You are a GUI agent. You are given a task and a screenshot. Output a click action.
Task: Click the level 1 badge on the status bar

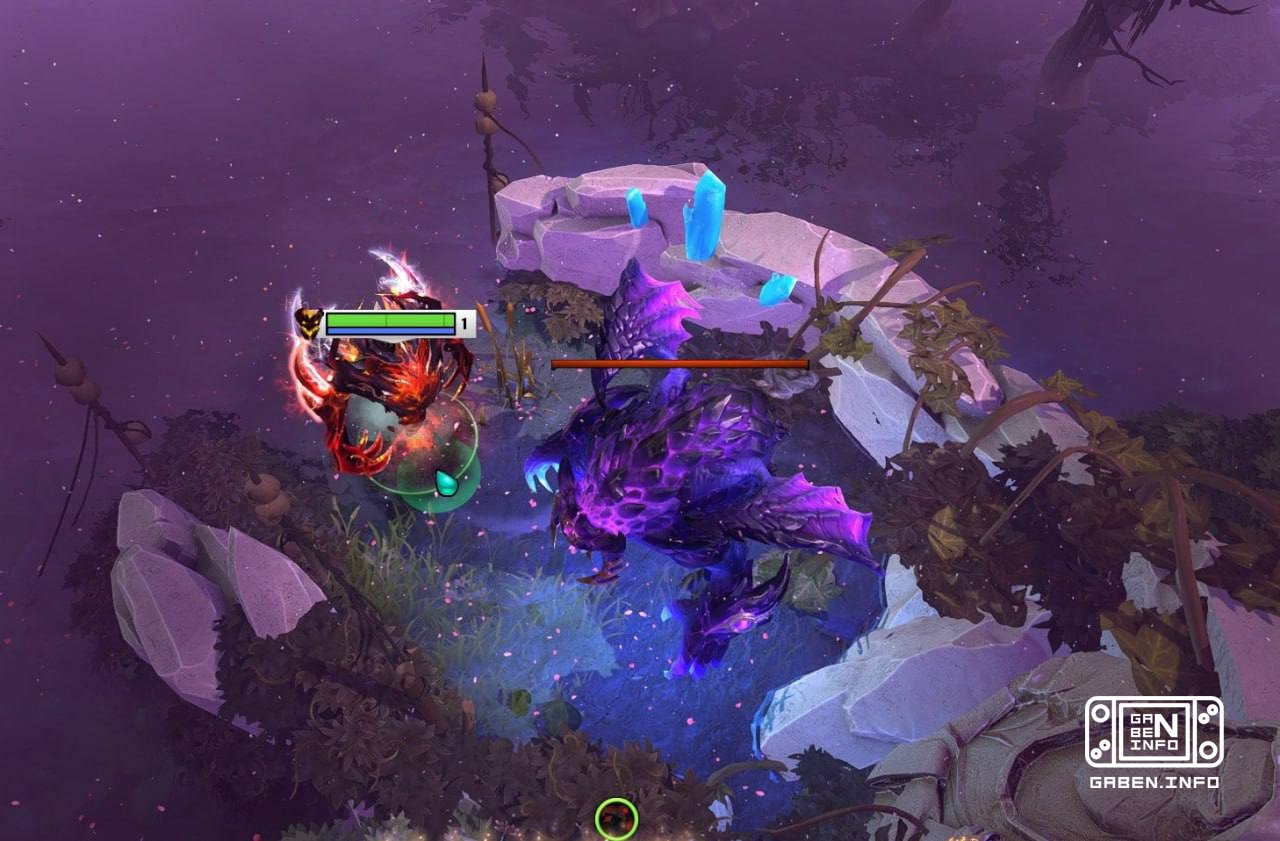(463, 322)
